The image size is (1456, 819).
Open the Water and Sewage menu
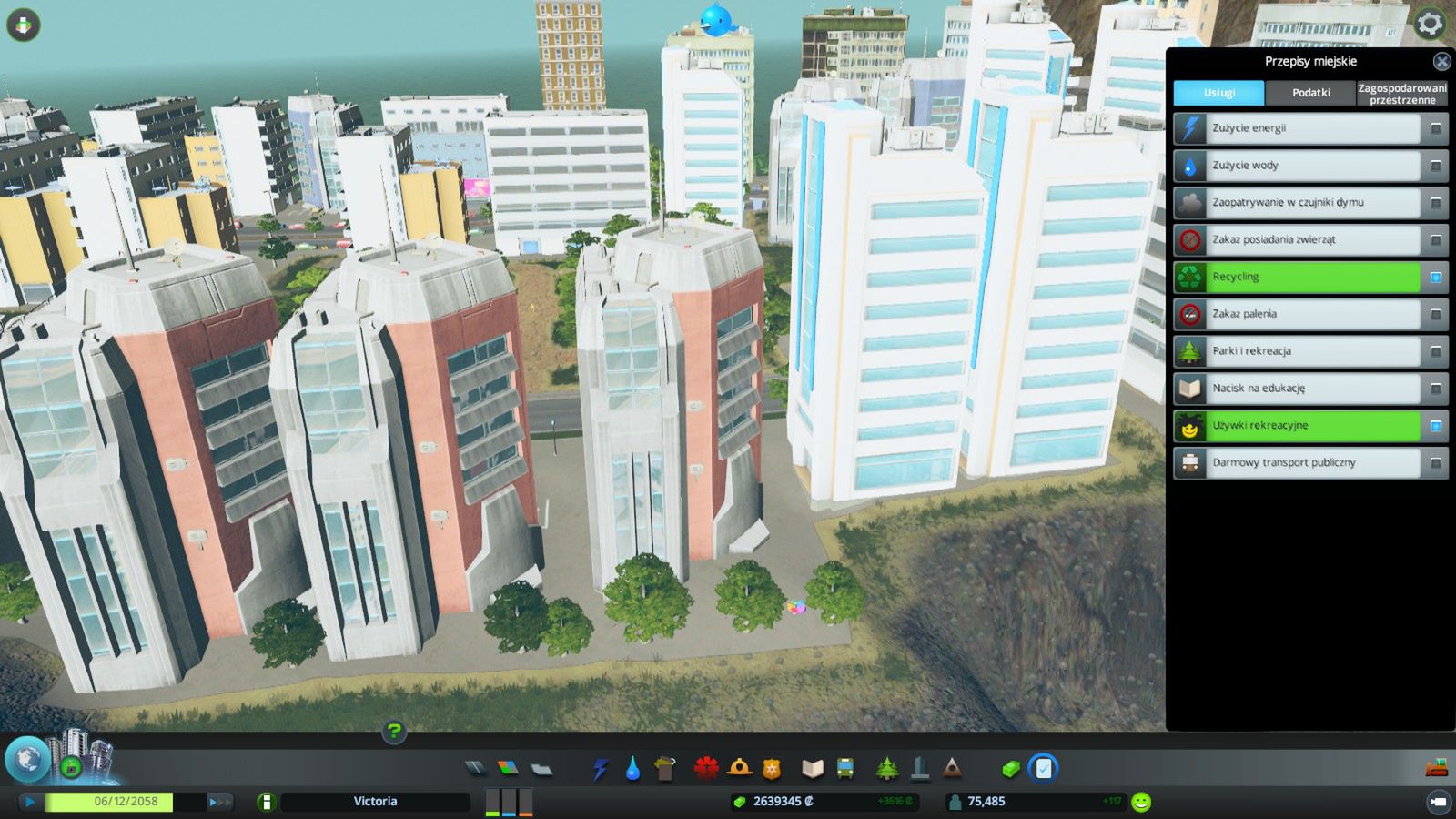[632, 770]
